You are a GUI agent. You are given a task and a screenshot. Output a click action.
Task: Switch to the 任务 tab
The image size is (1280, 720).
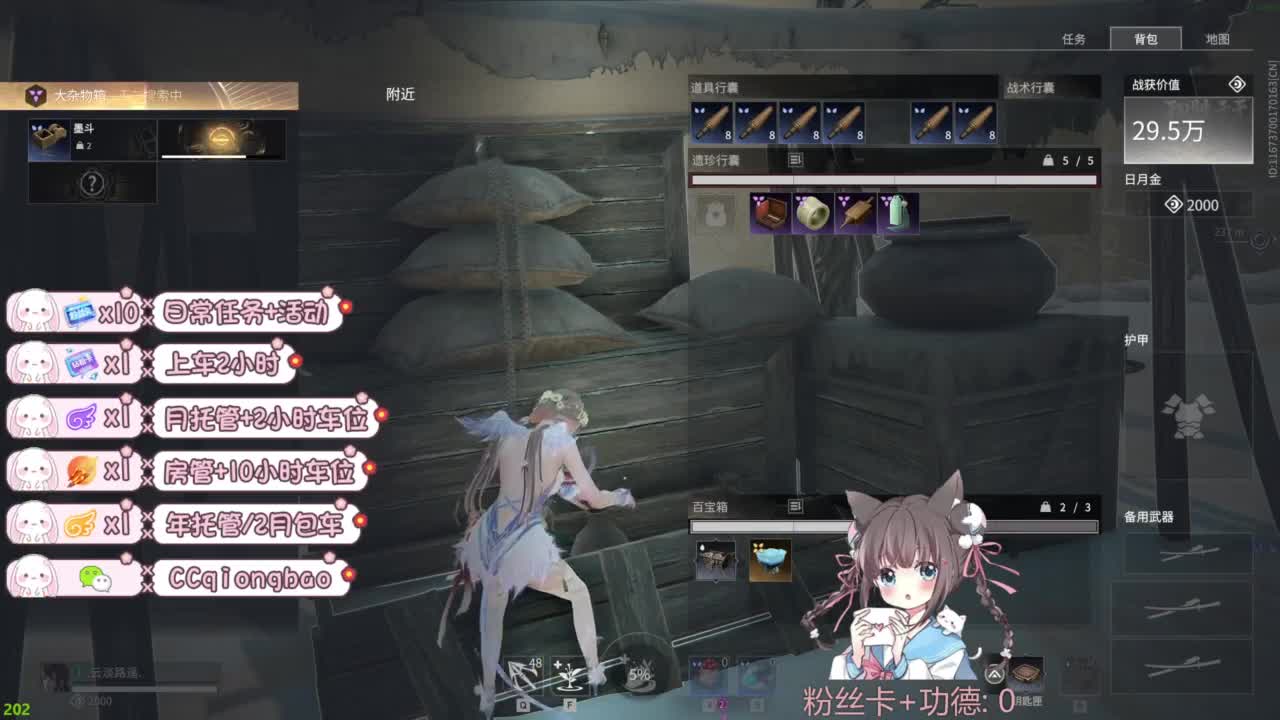pyautogui.click(x=1074, y=40)
